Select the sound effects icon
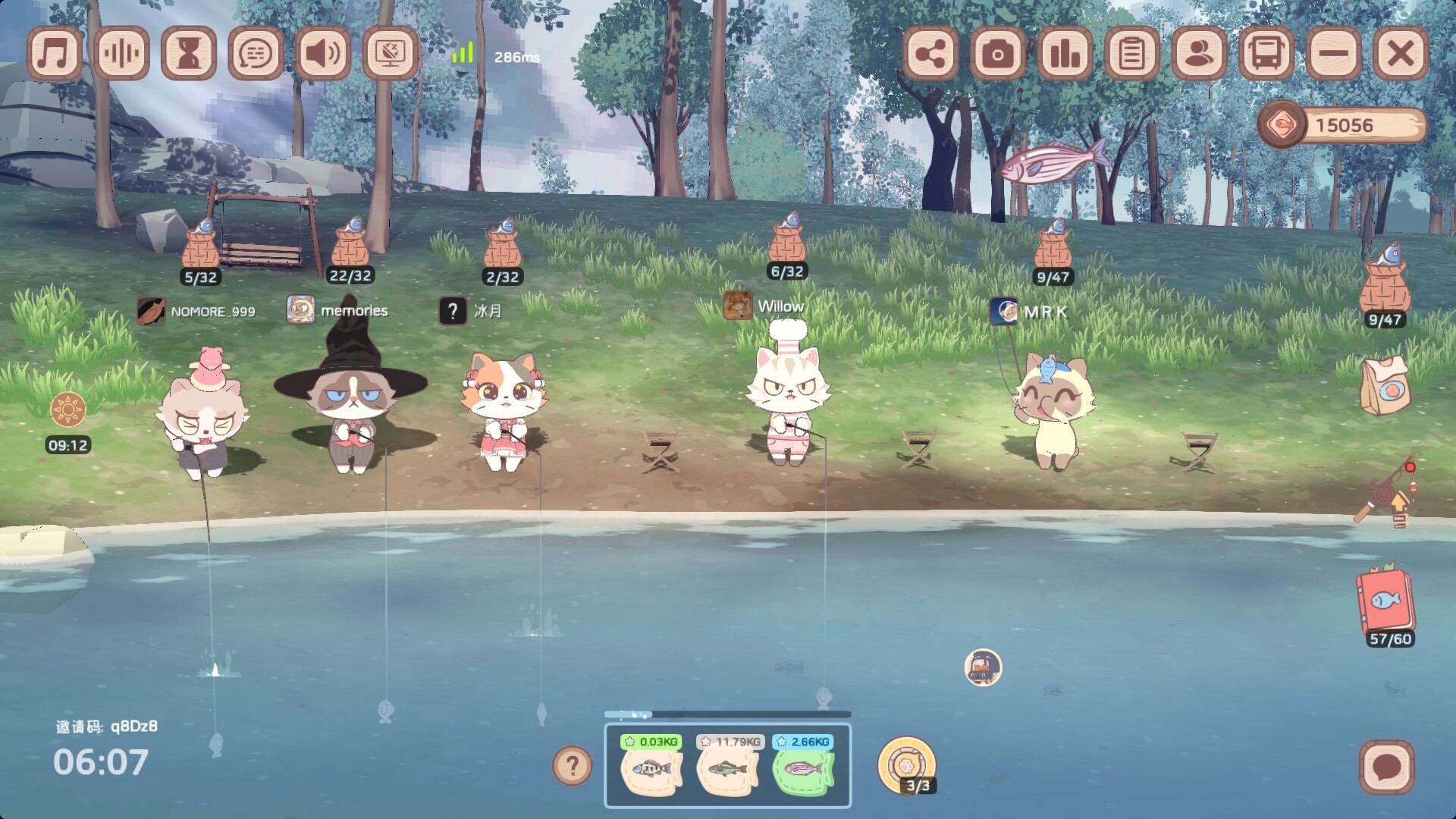The image size is (1456, 819). pyautogui.click(x=123, y=53)
